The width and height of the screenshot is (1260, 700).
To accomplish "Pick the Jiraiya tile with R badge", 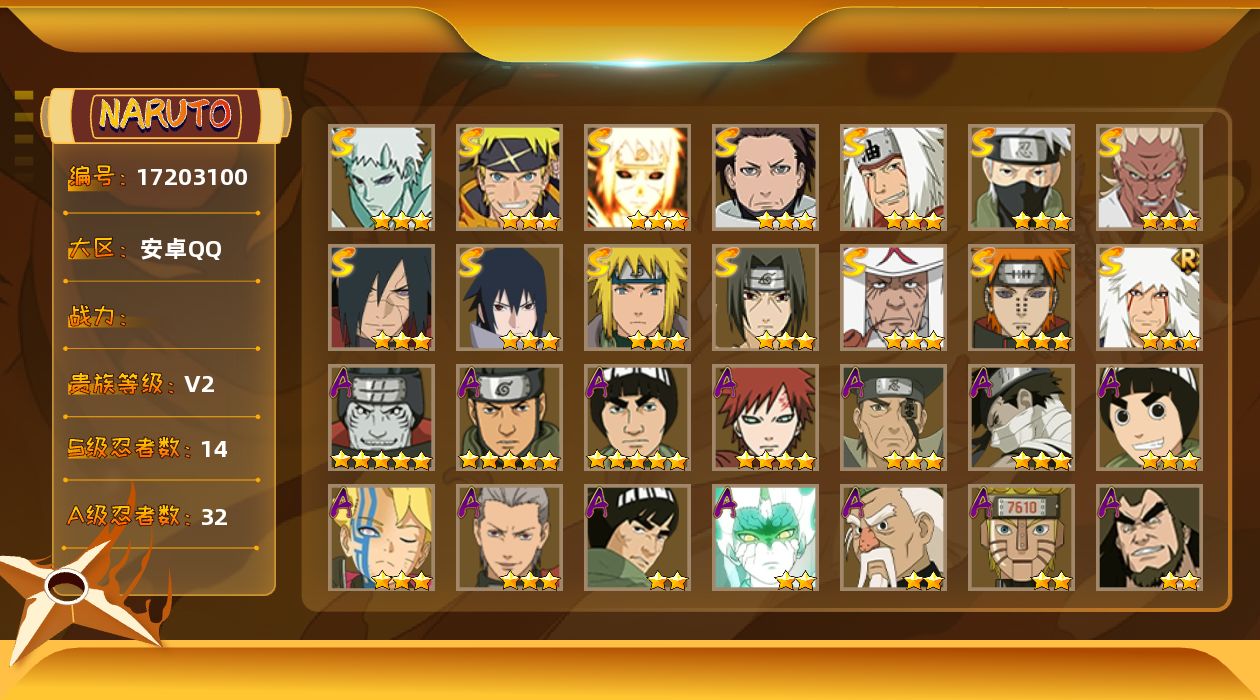I will 1149,298.
